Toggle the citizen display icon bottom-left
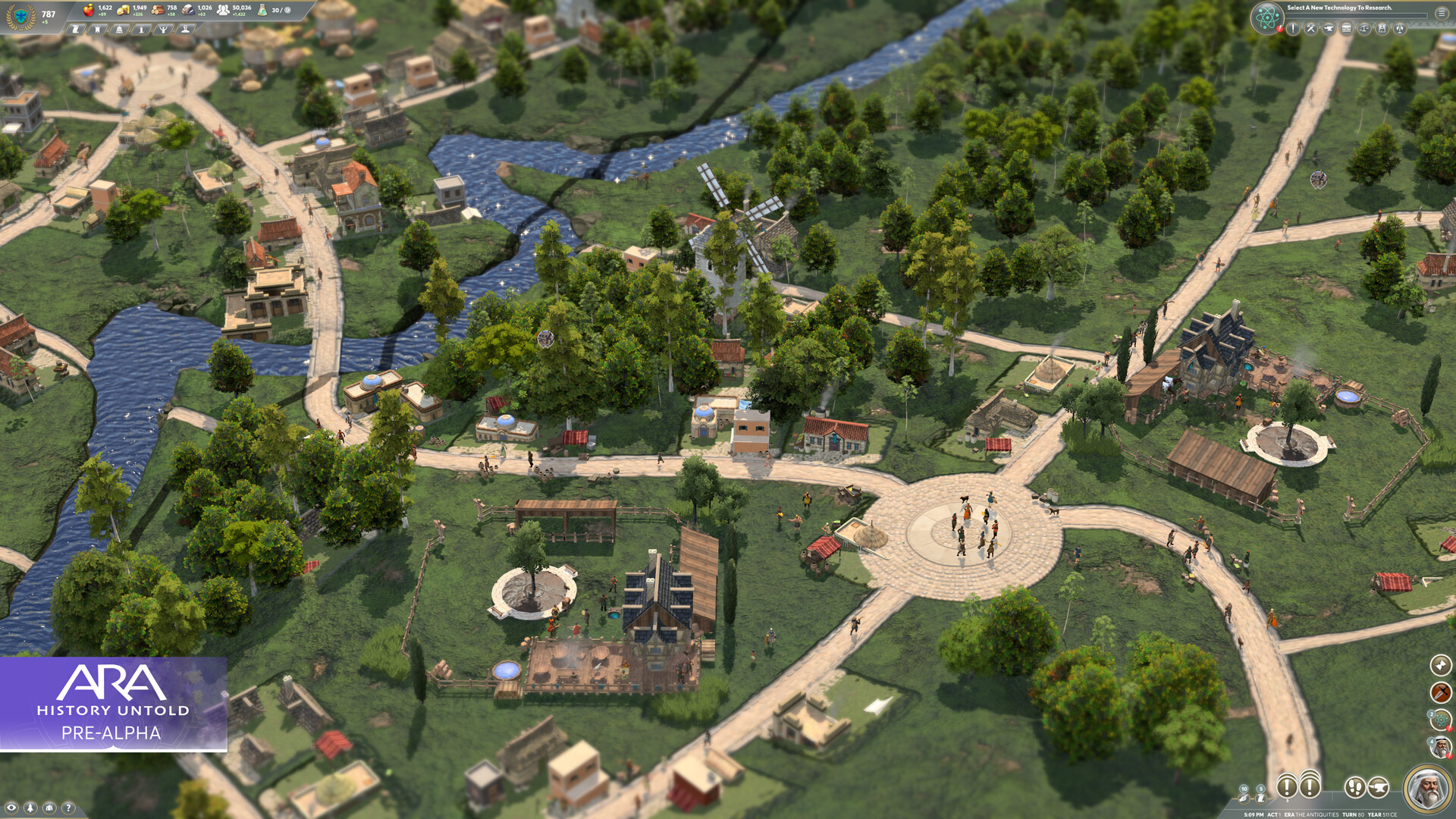The image size is (1456, 819). 30,805
